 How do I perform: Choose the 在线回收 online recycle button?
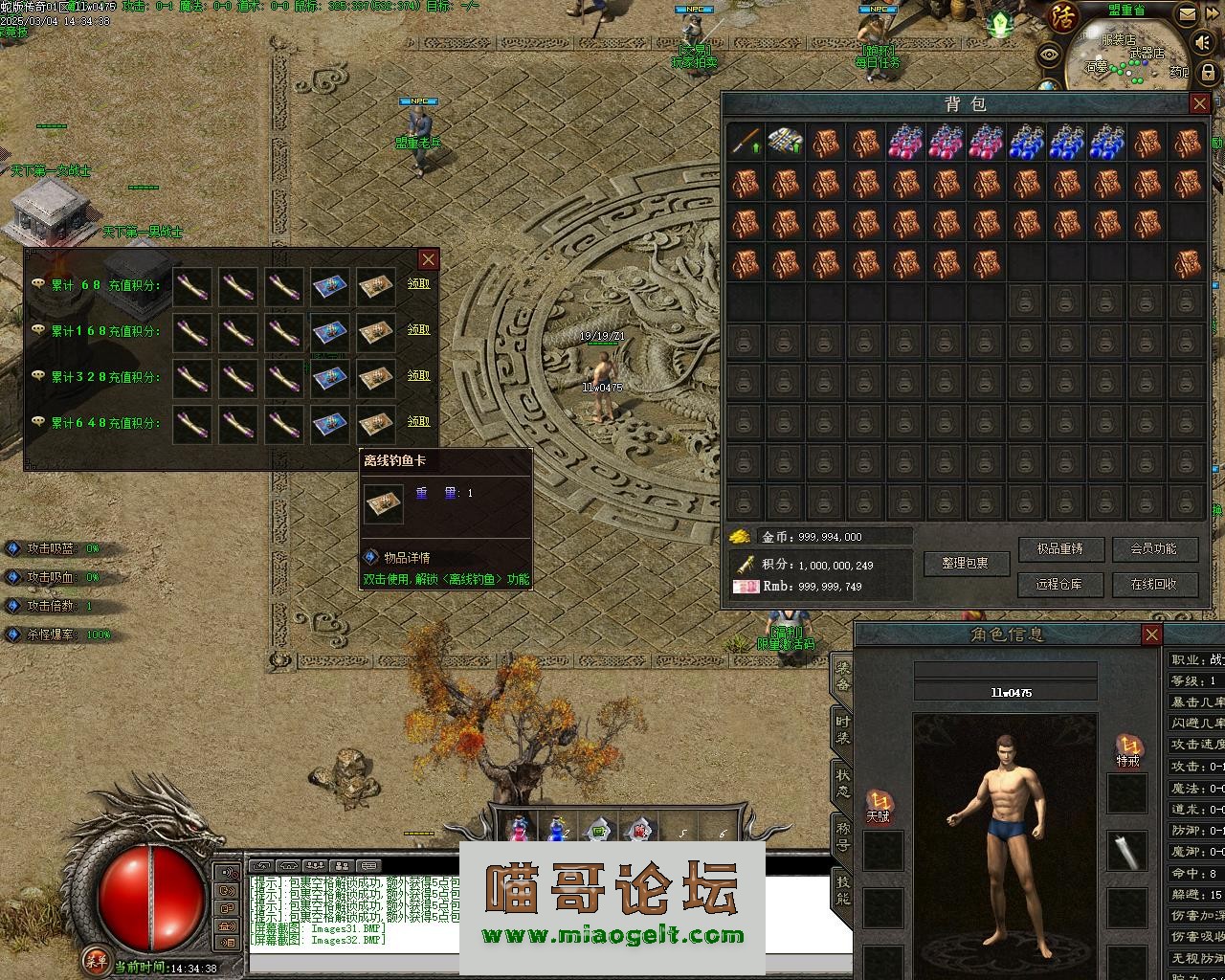point(1152,584)
